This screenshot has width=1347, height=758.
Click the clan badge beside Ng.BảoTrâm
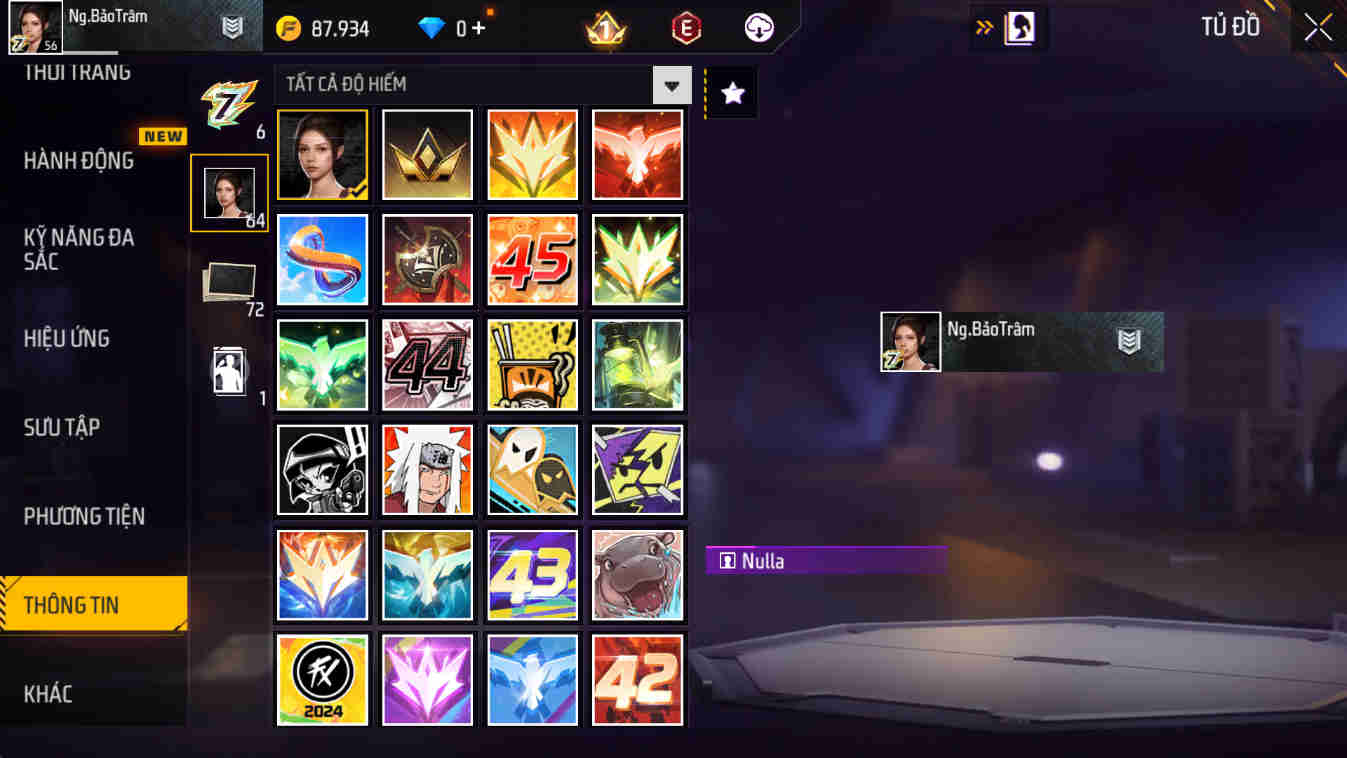(234, 27)
